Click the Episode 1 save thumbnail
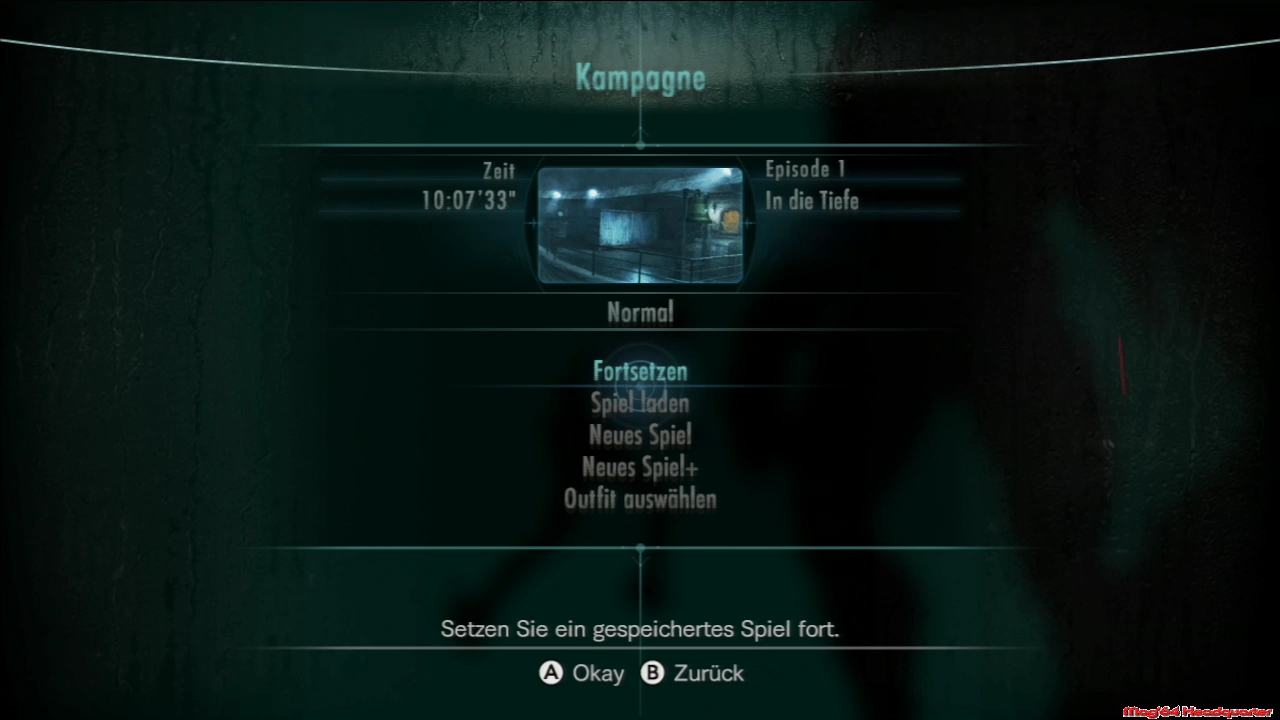 click(640, 225)
